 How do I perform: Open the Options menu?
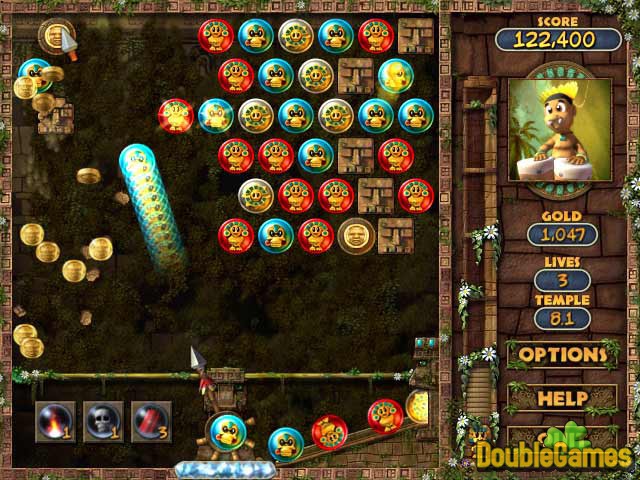click(x=562, y=354)
